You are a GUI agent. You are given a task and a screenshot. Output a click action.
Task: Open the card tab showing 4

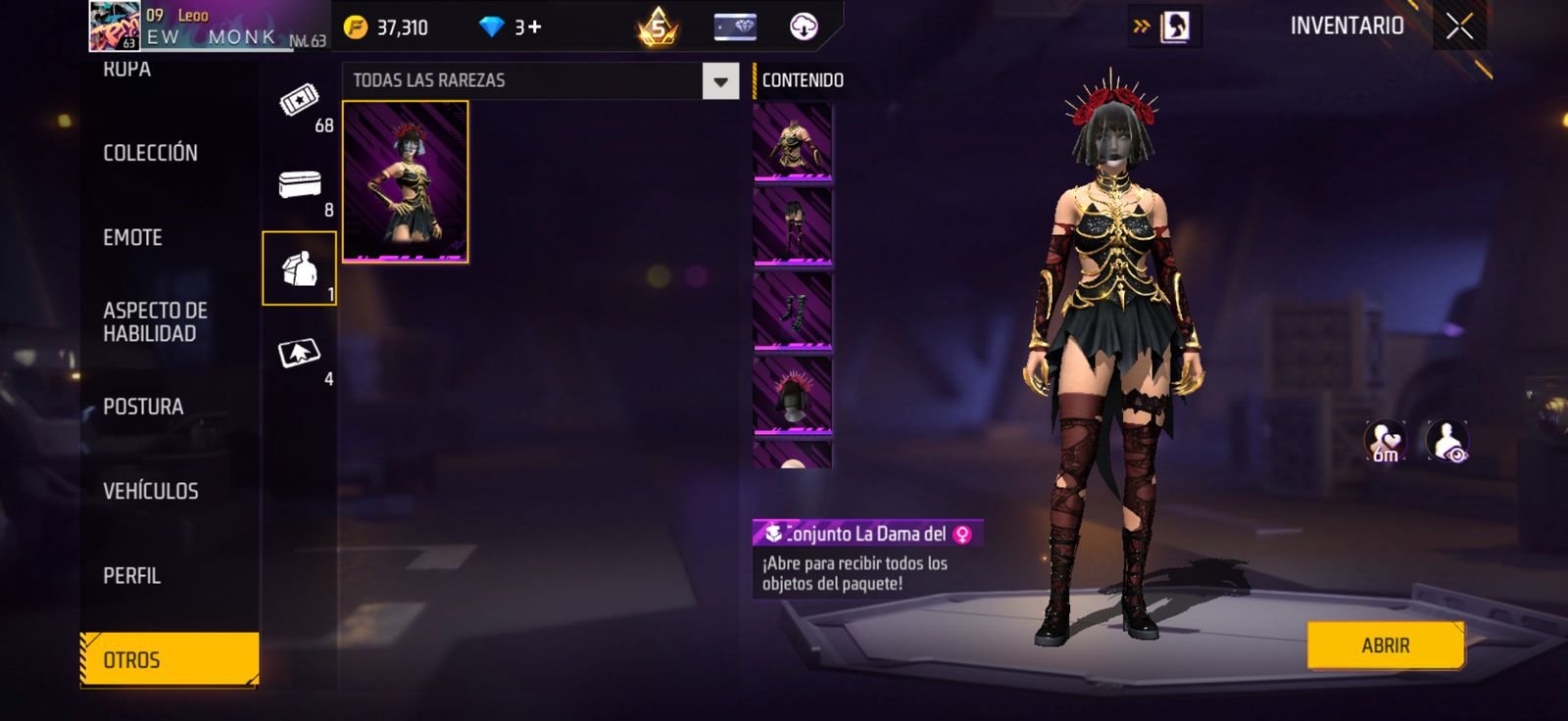(x=300, y=354)
